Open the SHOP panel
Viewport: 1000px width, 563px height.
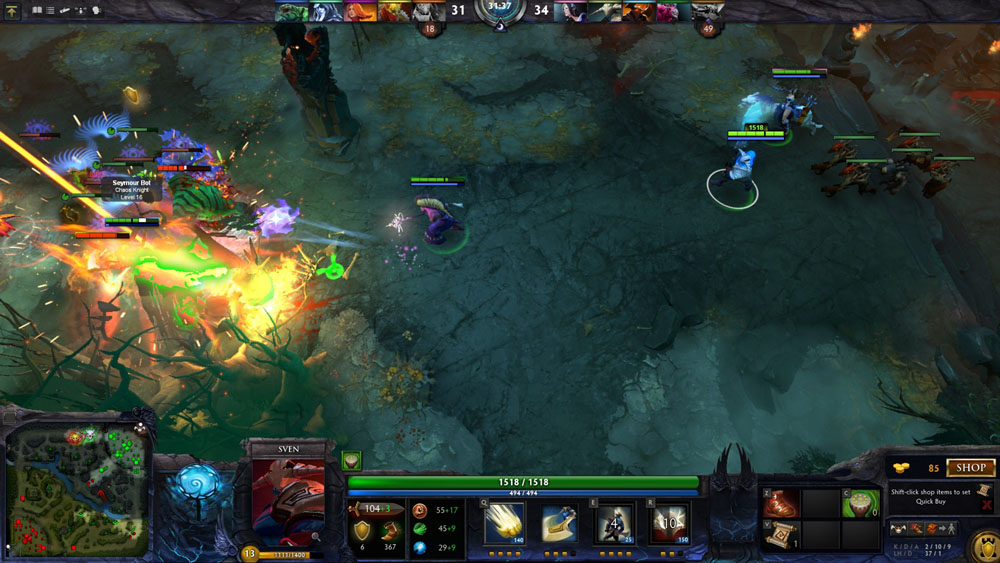click(x=971, y=467)
